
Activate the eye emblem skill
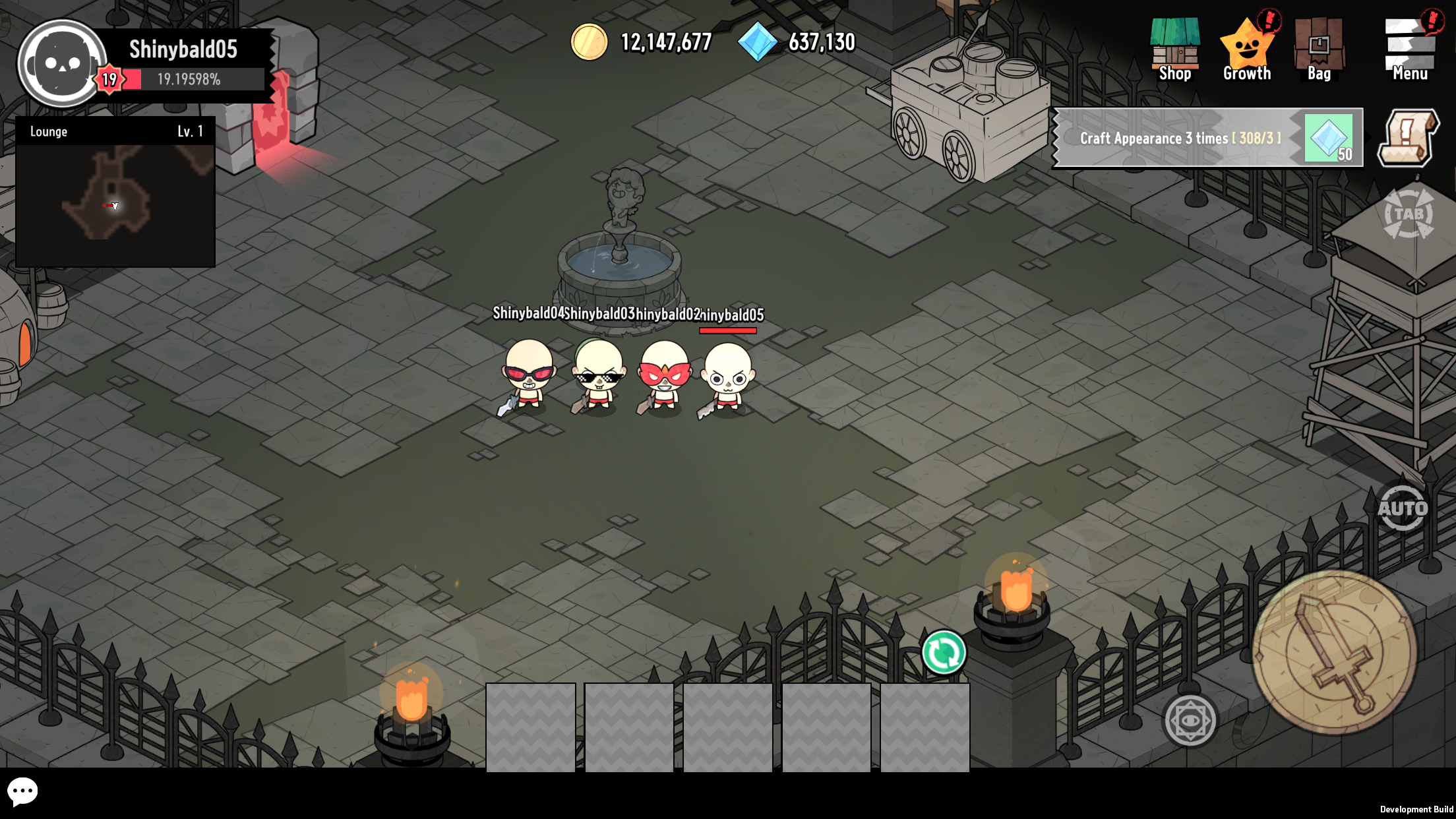1191,720
